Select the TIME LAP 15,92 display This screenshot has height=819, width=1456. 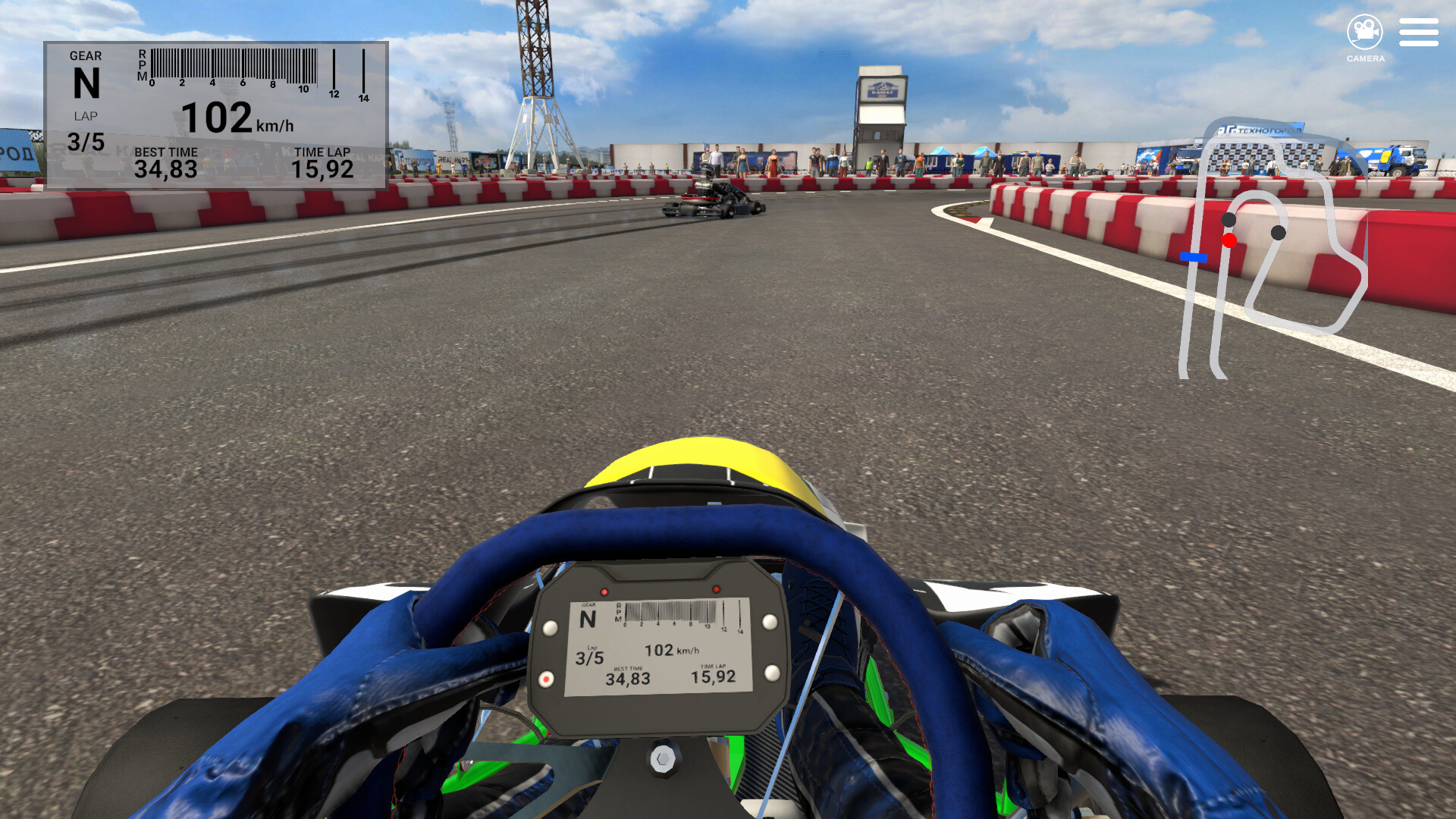pyautogui.click(x=324, y=162)
